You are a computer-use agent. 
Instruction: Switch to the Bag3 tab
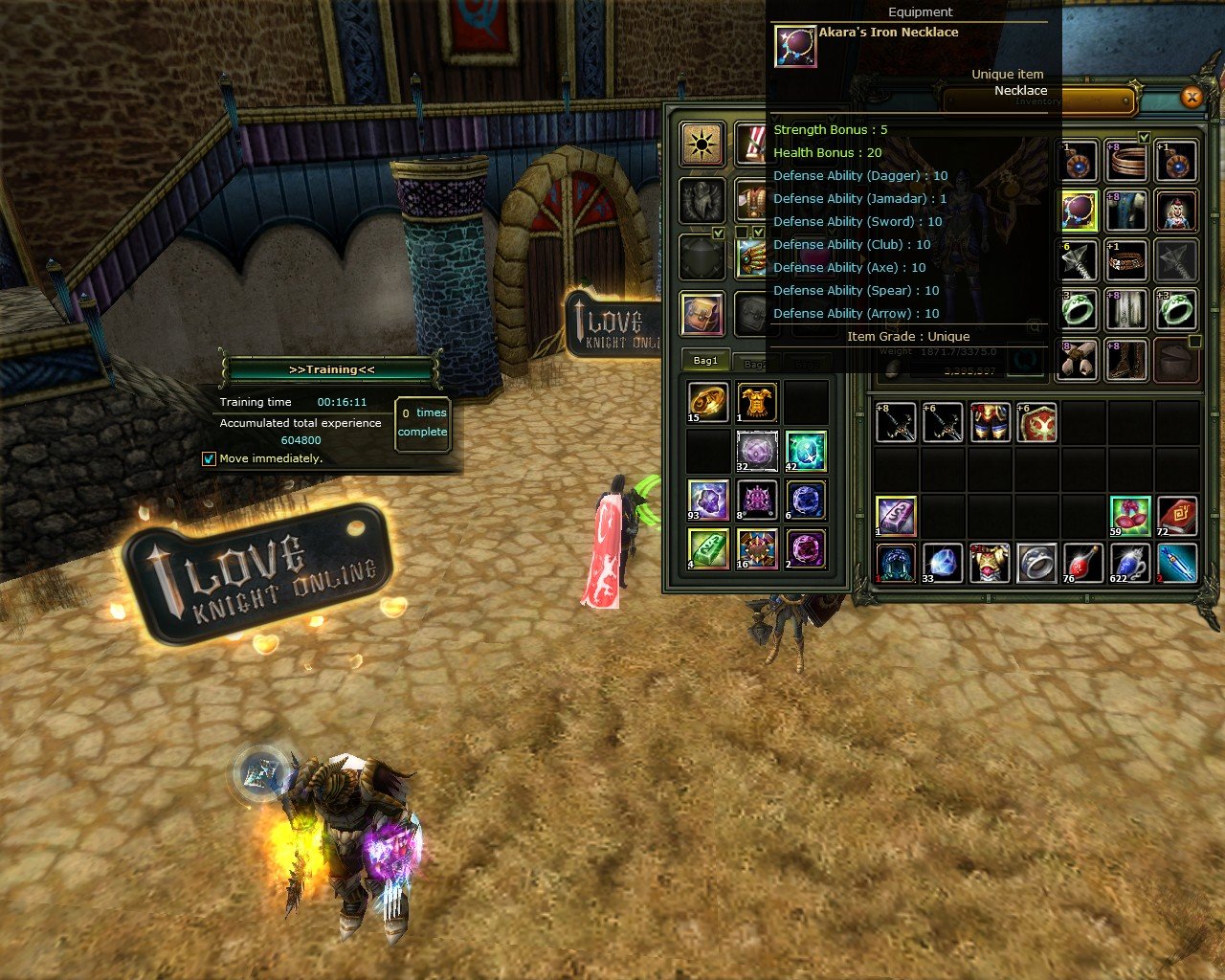coord(807,363)
